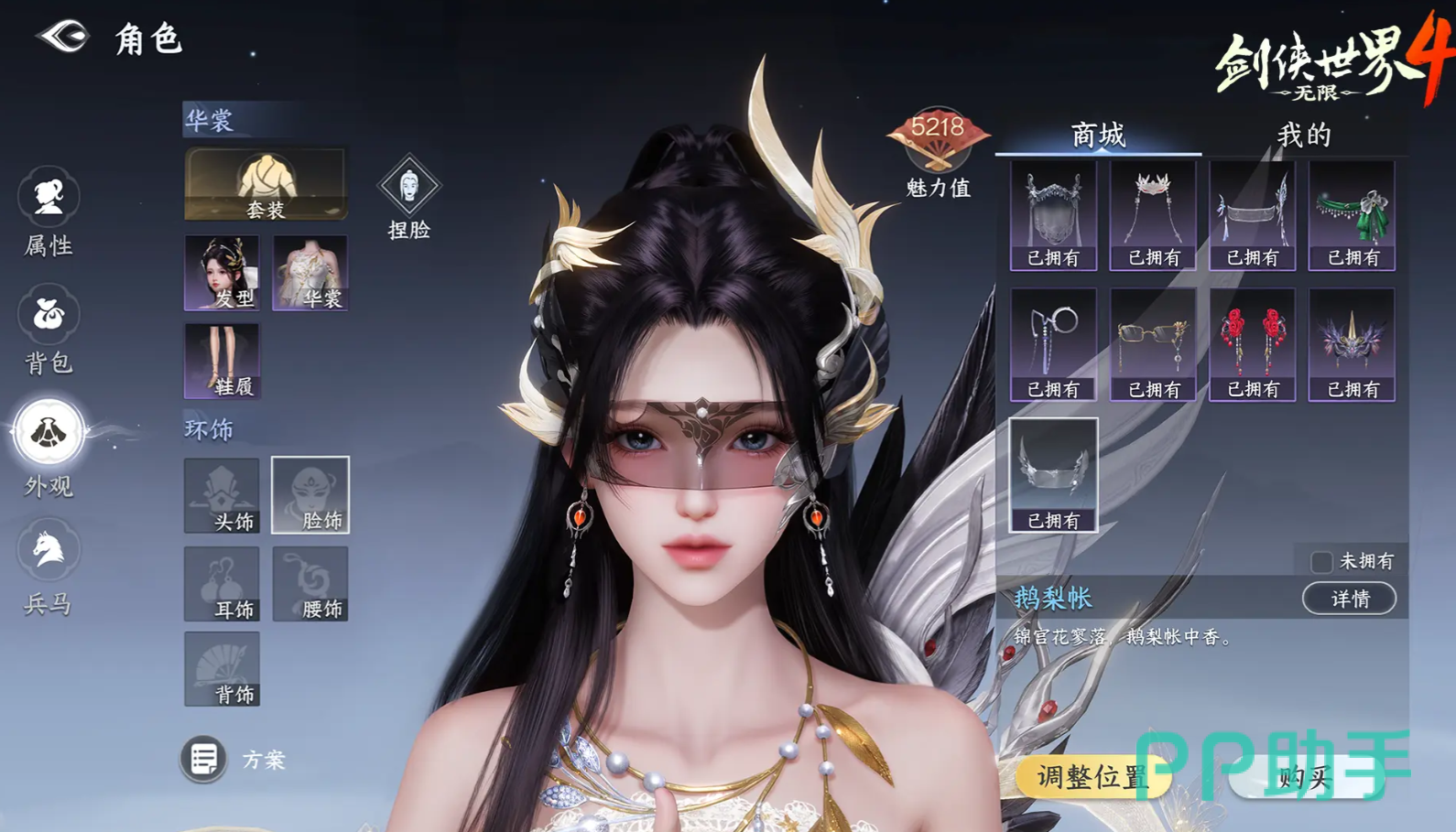Select the 头饰 headwear category
The height and width of the screenshot is (832, 1456).
pyautogui.click(x=222, y=495)
